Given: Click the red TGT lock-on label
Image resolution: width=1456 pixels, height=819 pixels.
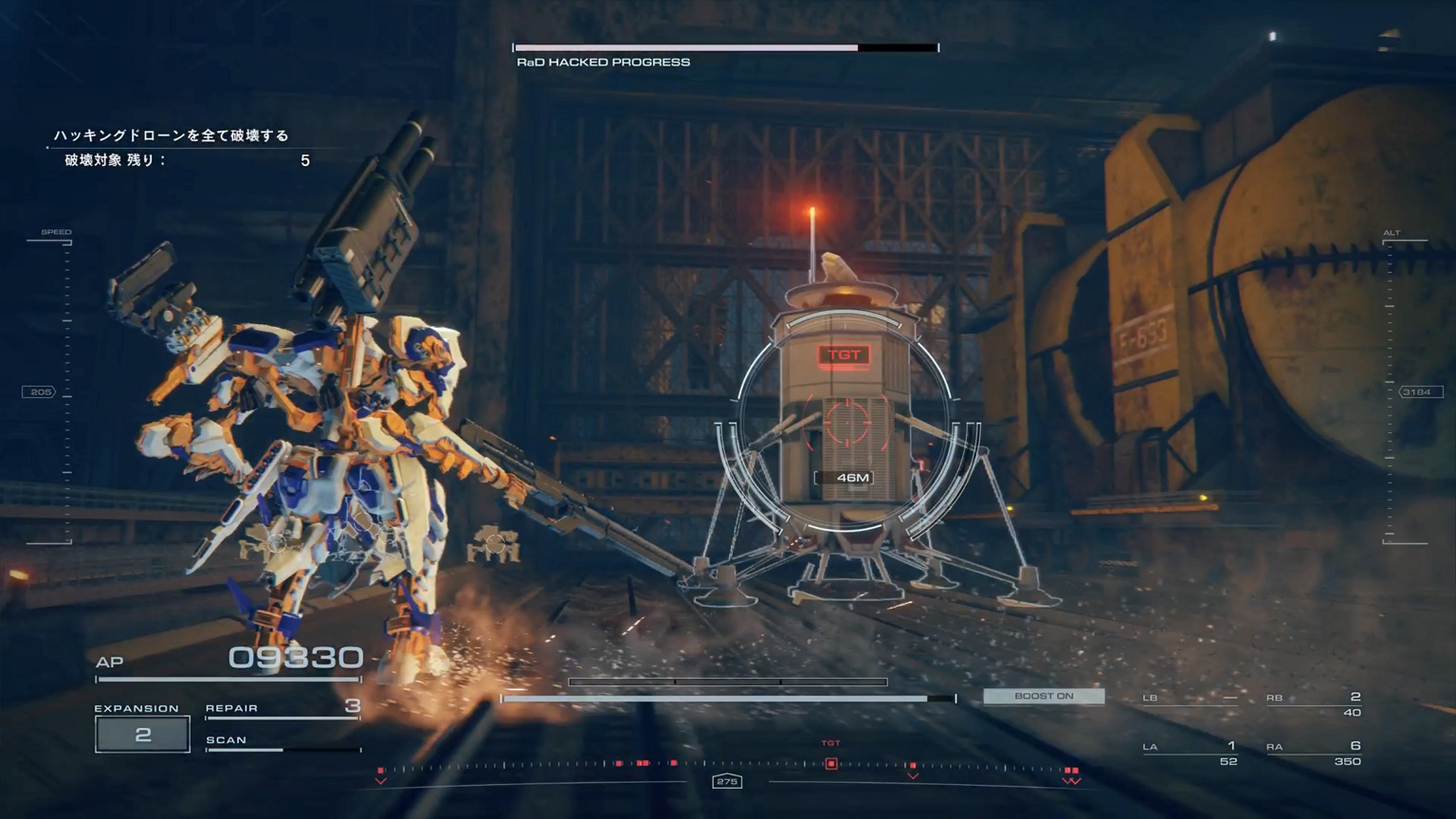Looking at the screenshot, I should (844, 355).
